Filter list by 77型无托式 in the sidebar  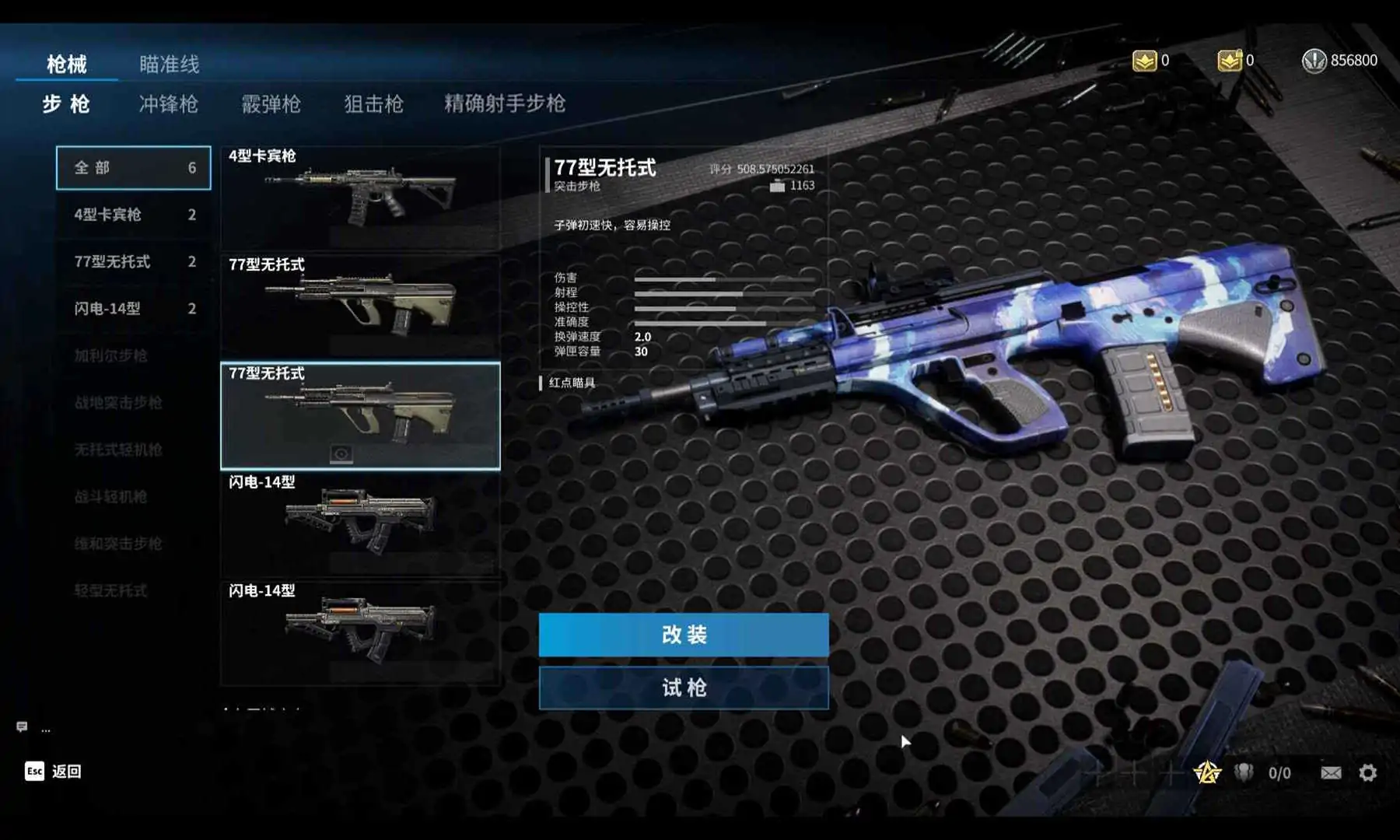coord(134,262)
